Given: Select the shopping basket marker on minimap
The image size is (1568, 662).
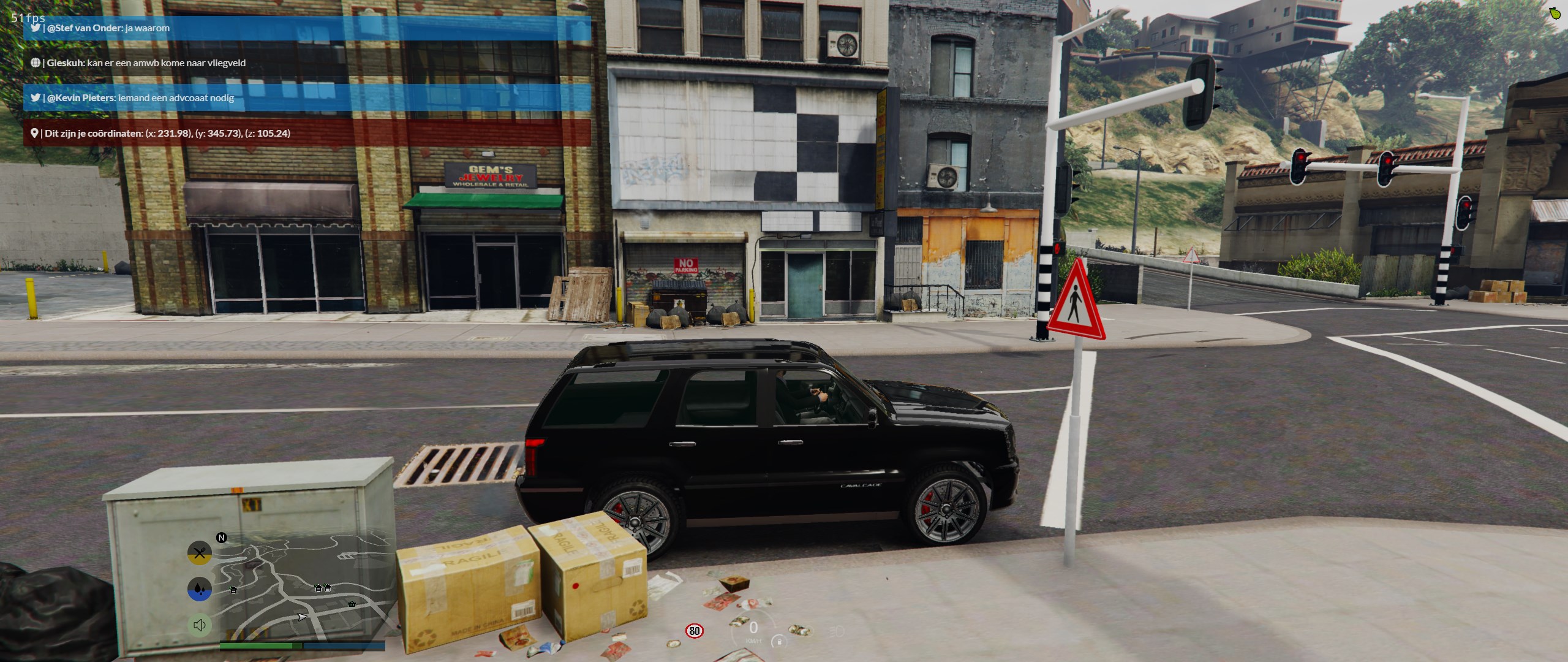Looking at the screenshot, I should point(352,604).
